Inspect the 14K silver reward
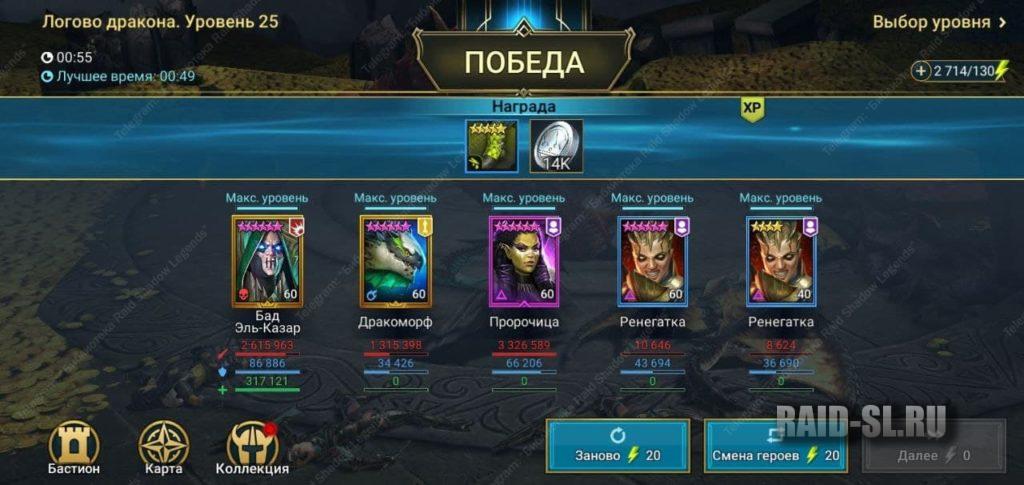The height and width of the screenshot is (485, 1024). coord(555,146)
